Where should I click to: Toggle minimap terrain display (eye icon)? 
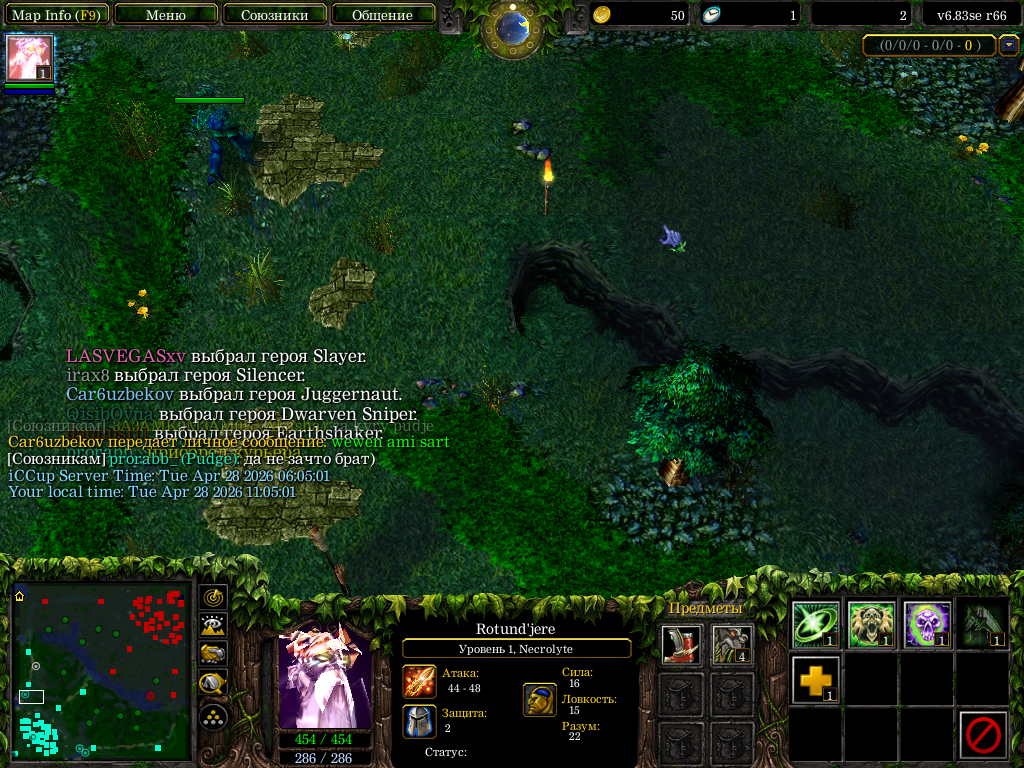213,626
